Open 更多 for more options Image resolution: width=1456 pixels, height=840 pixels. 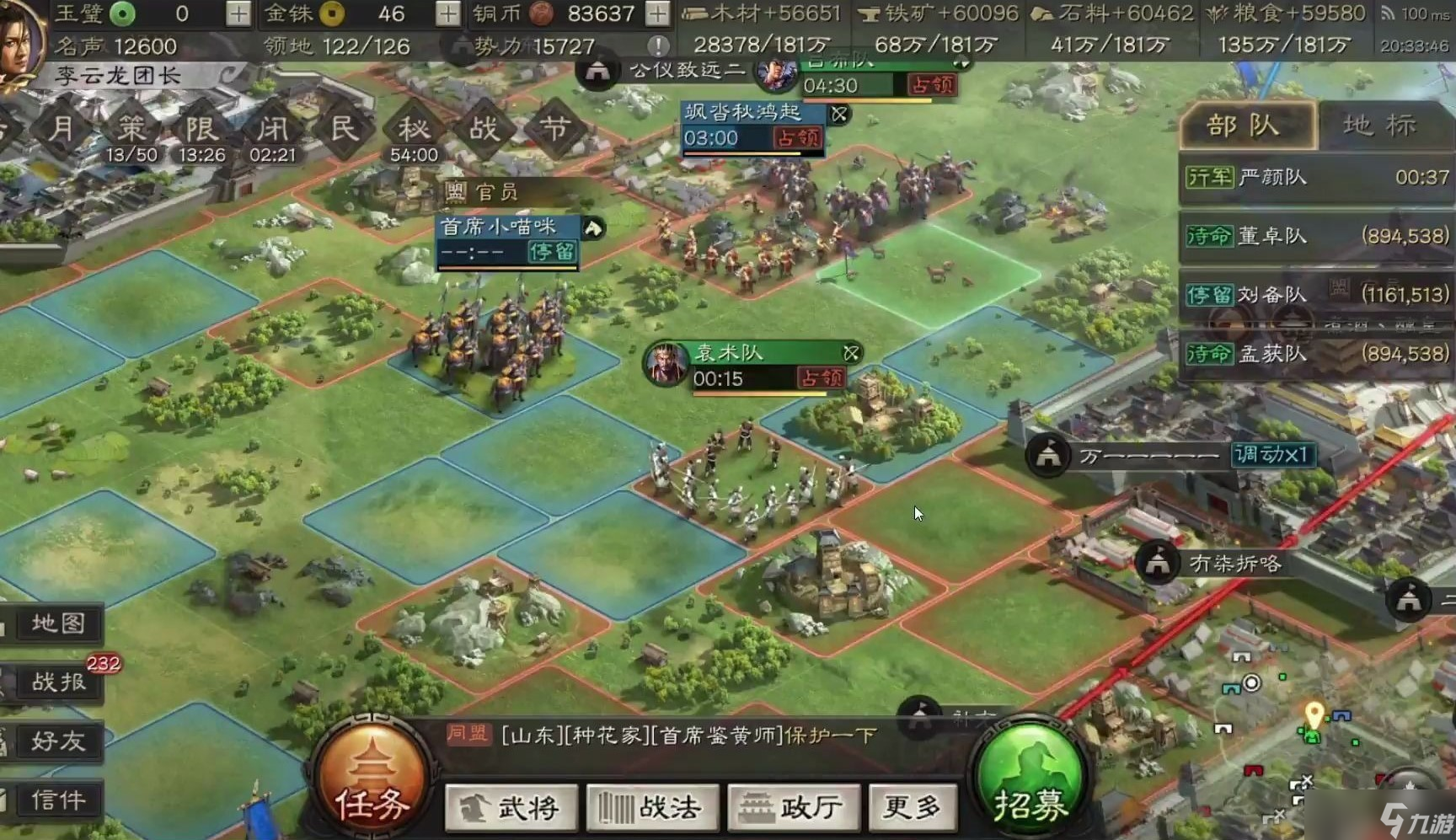pyautogui.click(x=913, y=806)
